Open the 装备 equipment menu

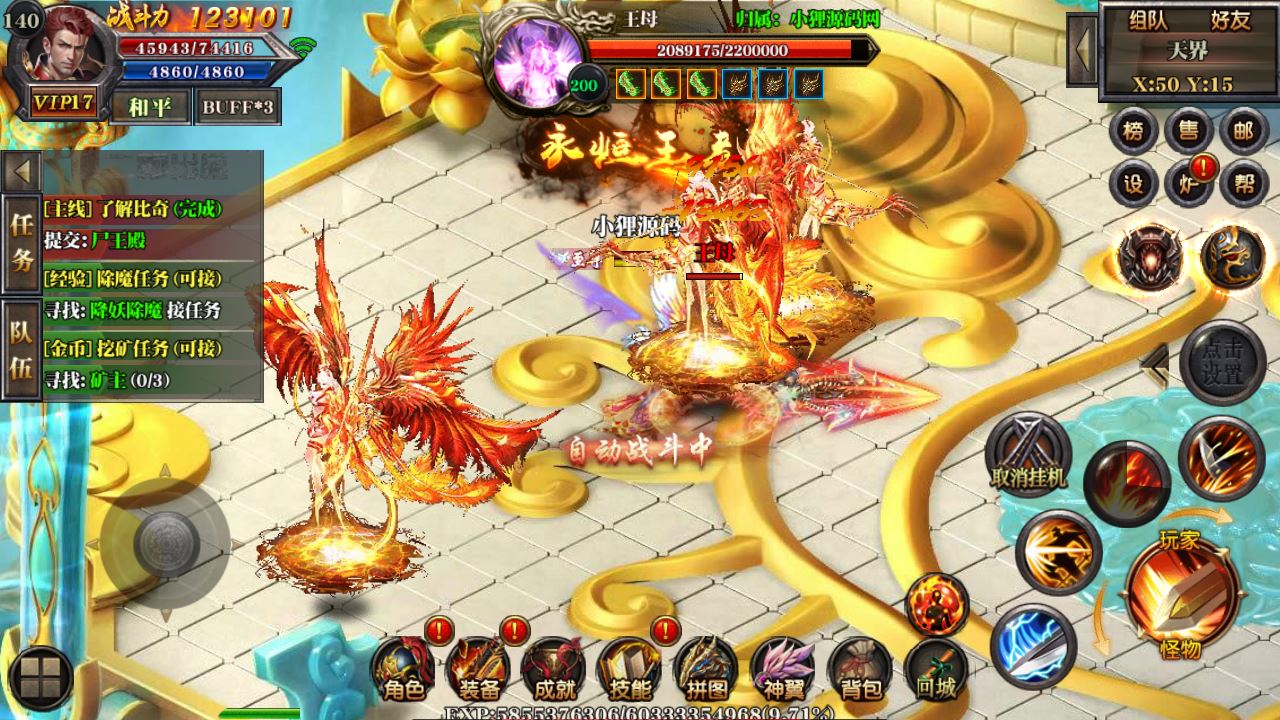click(479, 670)
